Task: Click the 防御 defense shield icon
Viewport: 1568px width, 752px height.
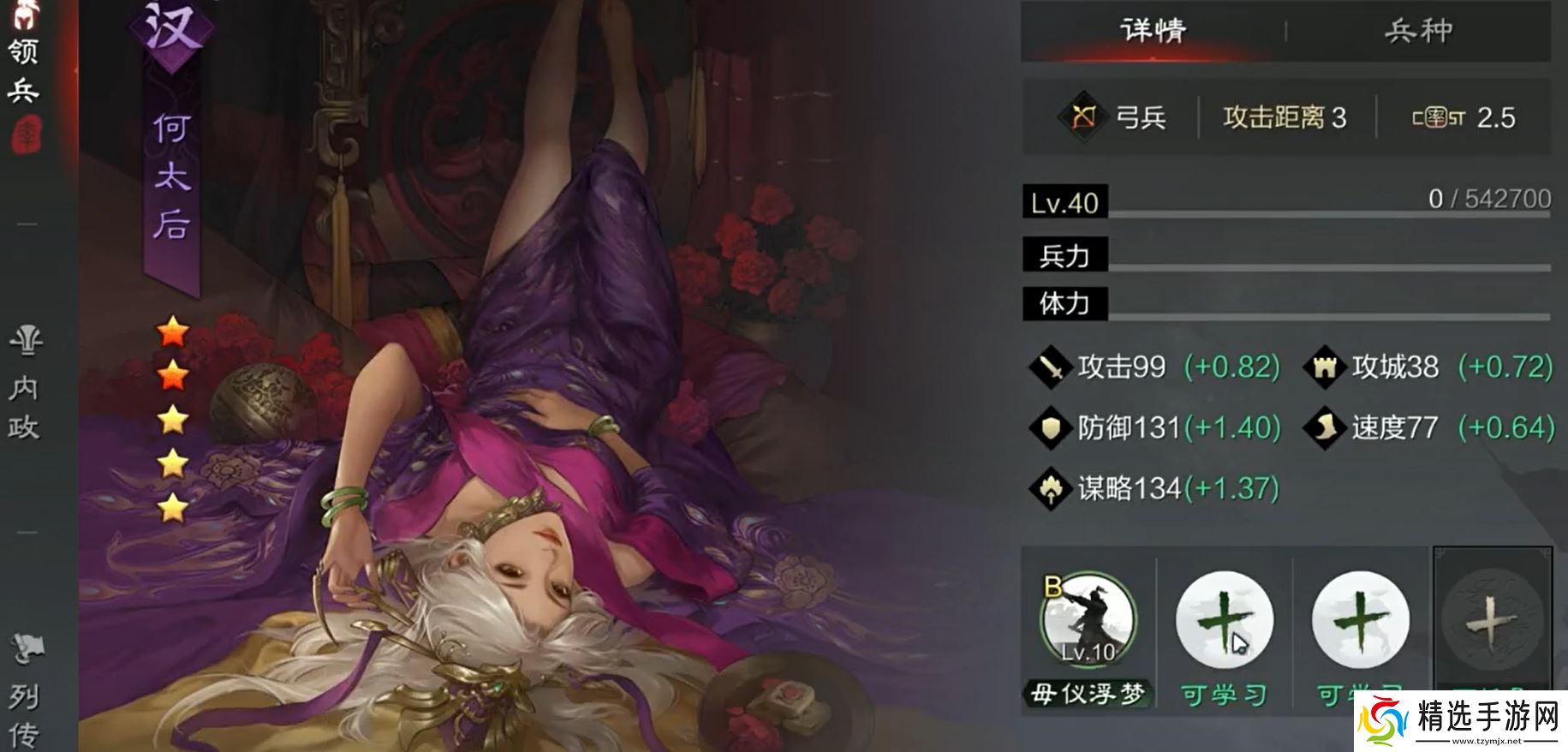Action: click(x=1051, y=427)
